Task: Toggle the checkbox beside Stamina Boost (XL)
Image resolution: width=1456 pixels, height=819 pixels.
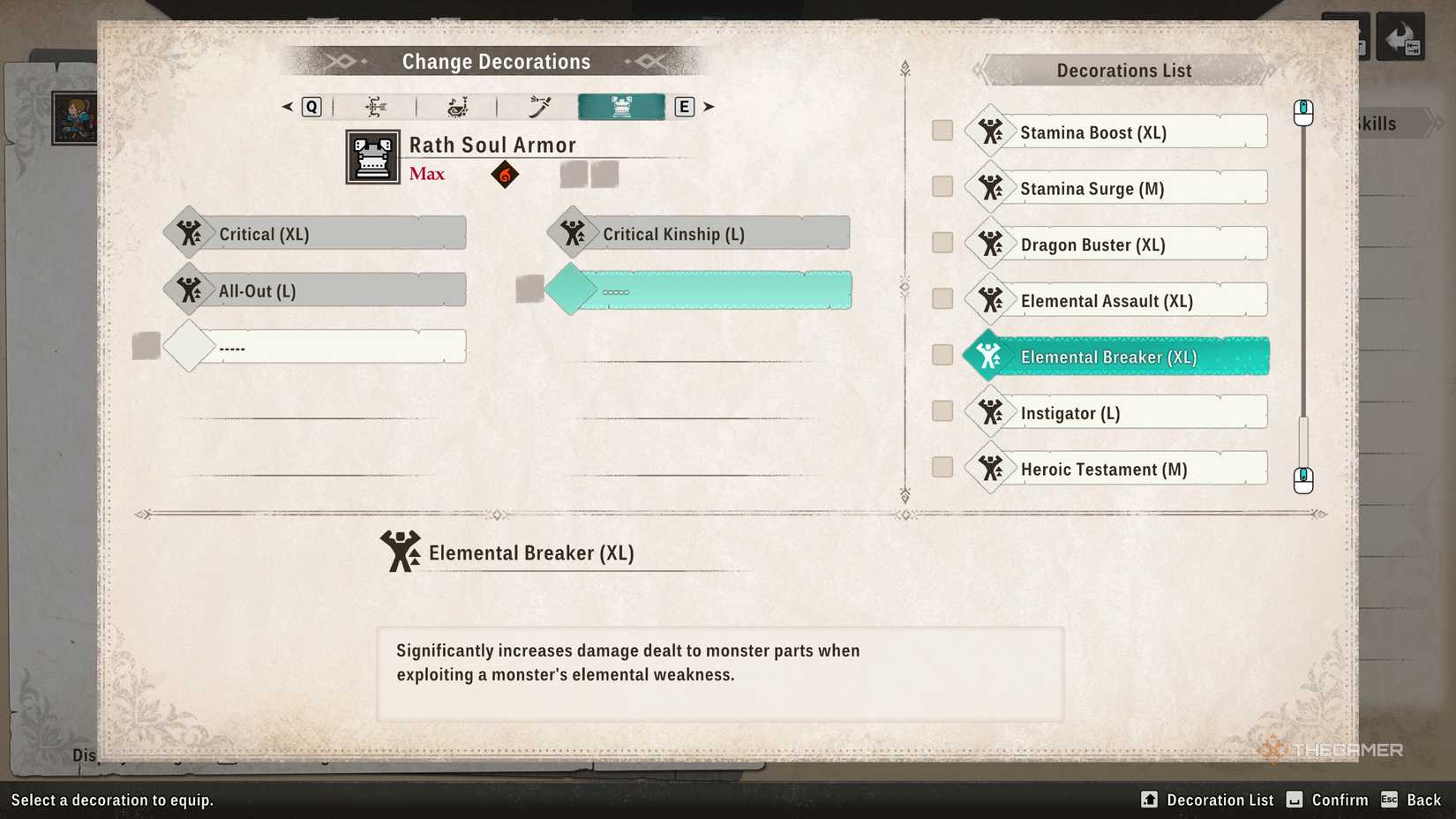Action: click(941, 130)
